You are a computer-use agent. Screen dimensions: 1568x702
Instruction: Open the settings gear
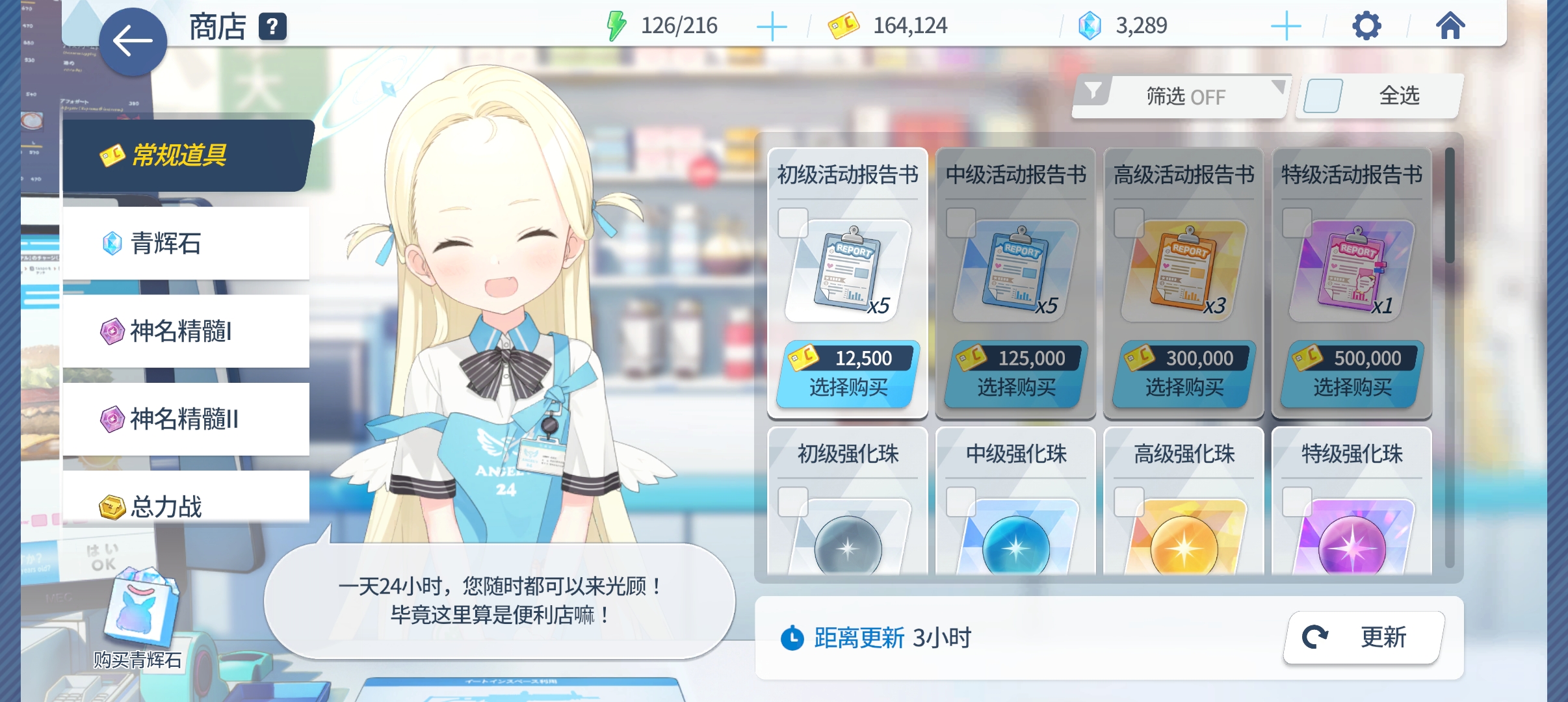point(1368,26)
